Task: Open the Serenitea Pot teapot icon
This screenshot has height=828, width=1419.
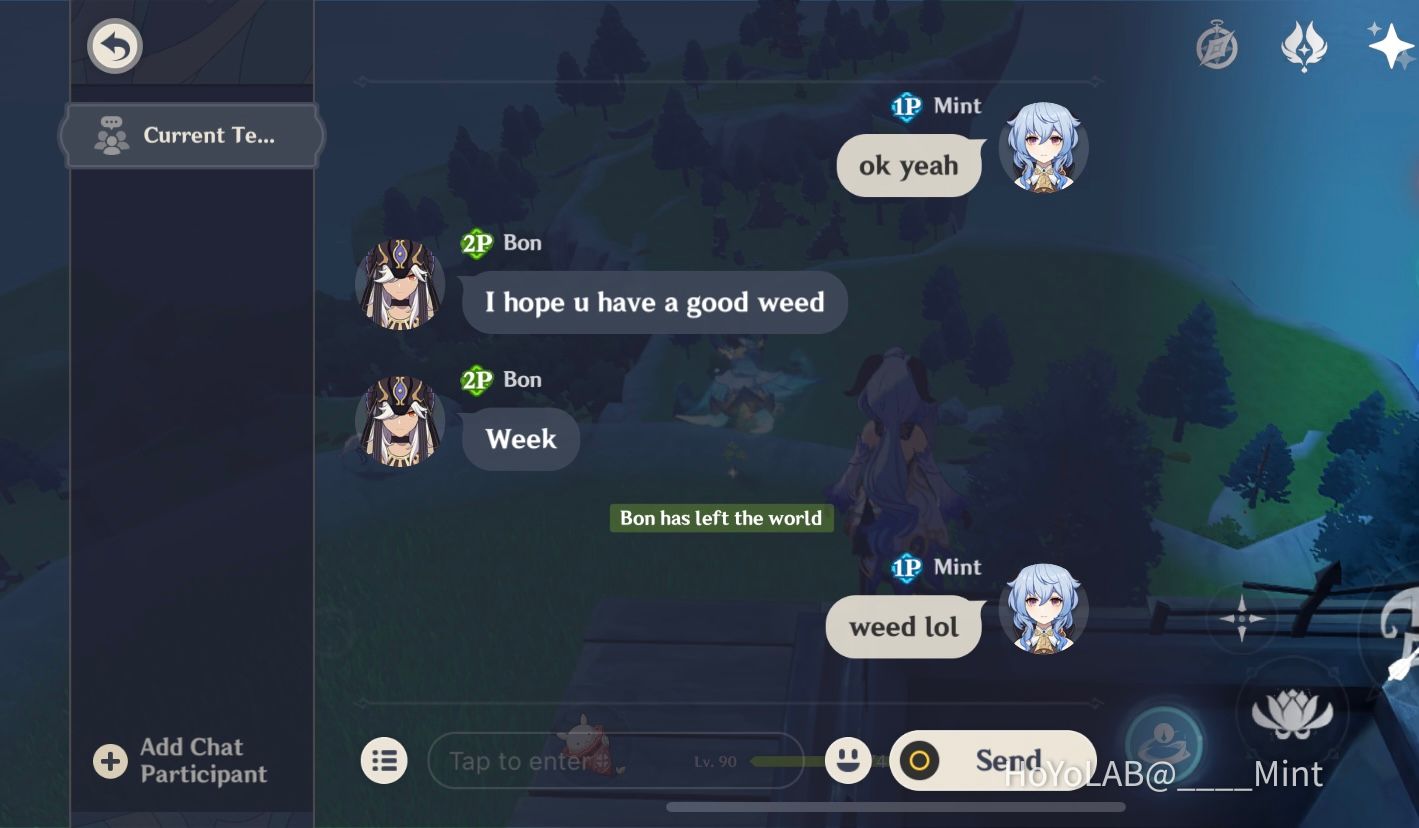Action: coord(1166,745)
